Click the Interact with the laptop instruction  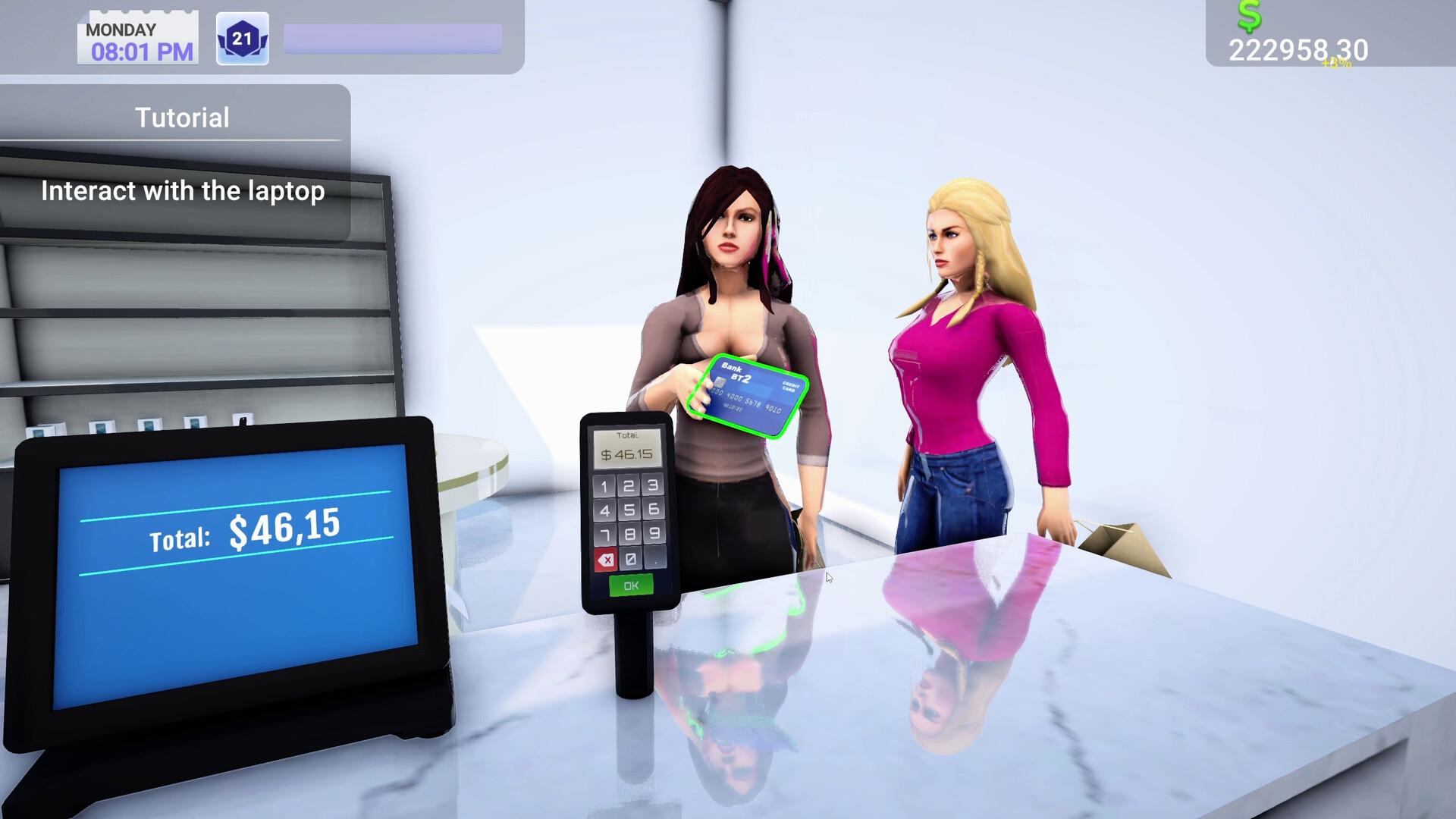(182, 191)
